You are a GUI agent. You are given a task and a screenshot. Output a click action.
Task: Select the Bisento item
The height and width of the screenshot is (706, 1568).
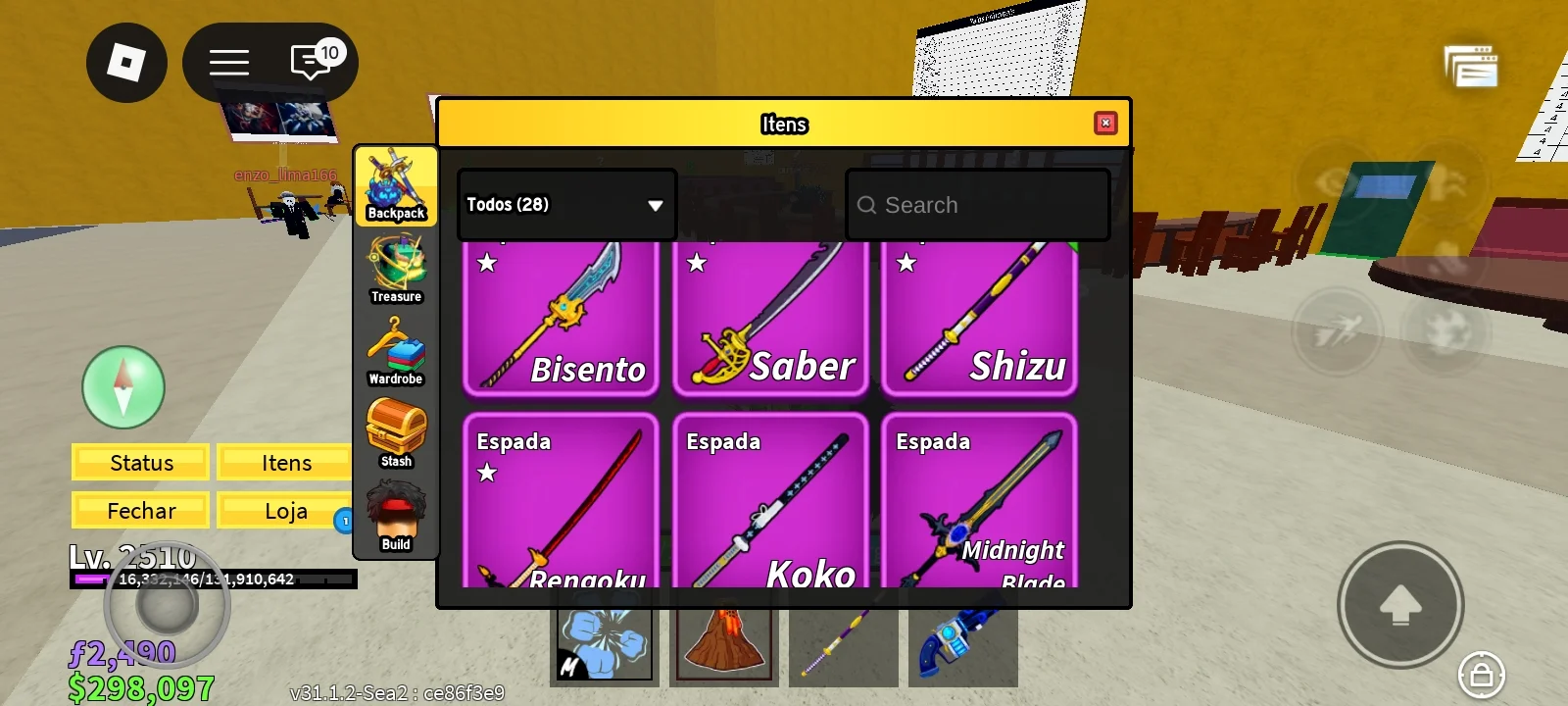click(x=561, y=318)
